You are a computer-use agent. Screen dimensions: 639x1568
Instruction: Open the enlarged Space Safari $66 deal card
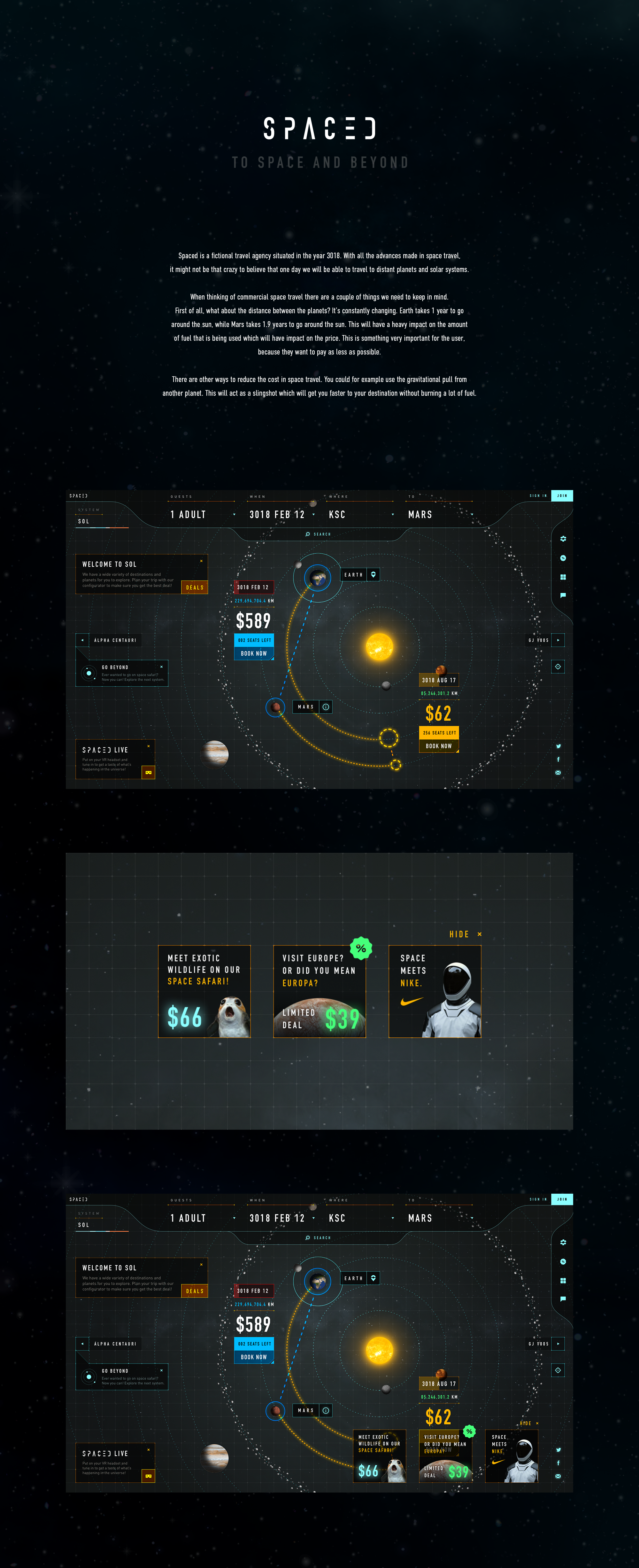pyautogui.click(x=204, y=991)
